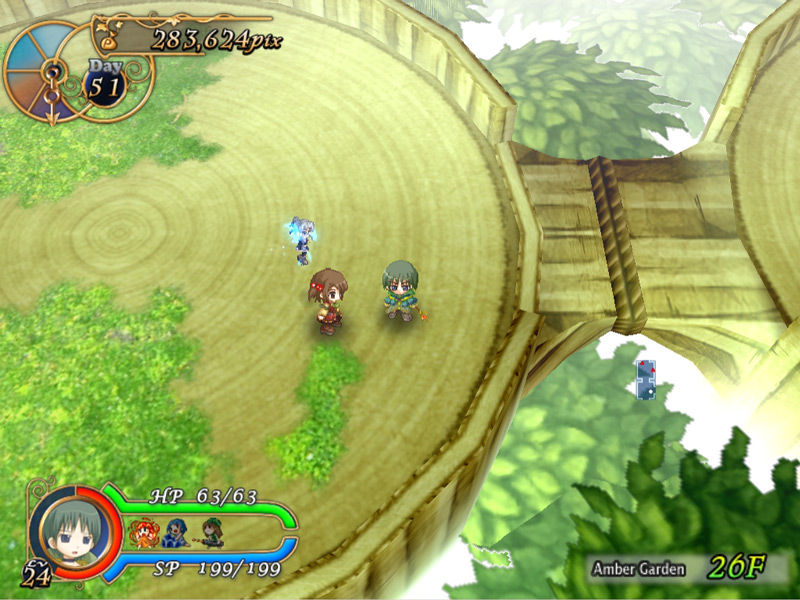Click the green-haired character portrait
800x600 pixels.
point(73,532)
